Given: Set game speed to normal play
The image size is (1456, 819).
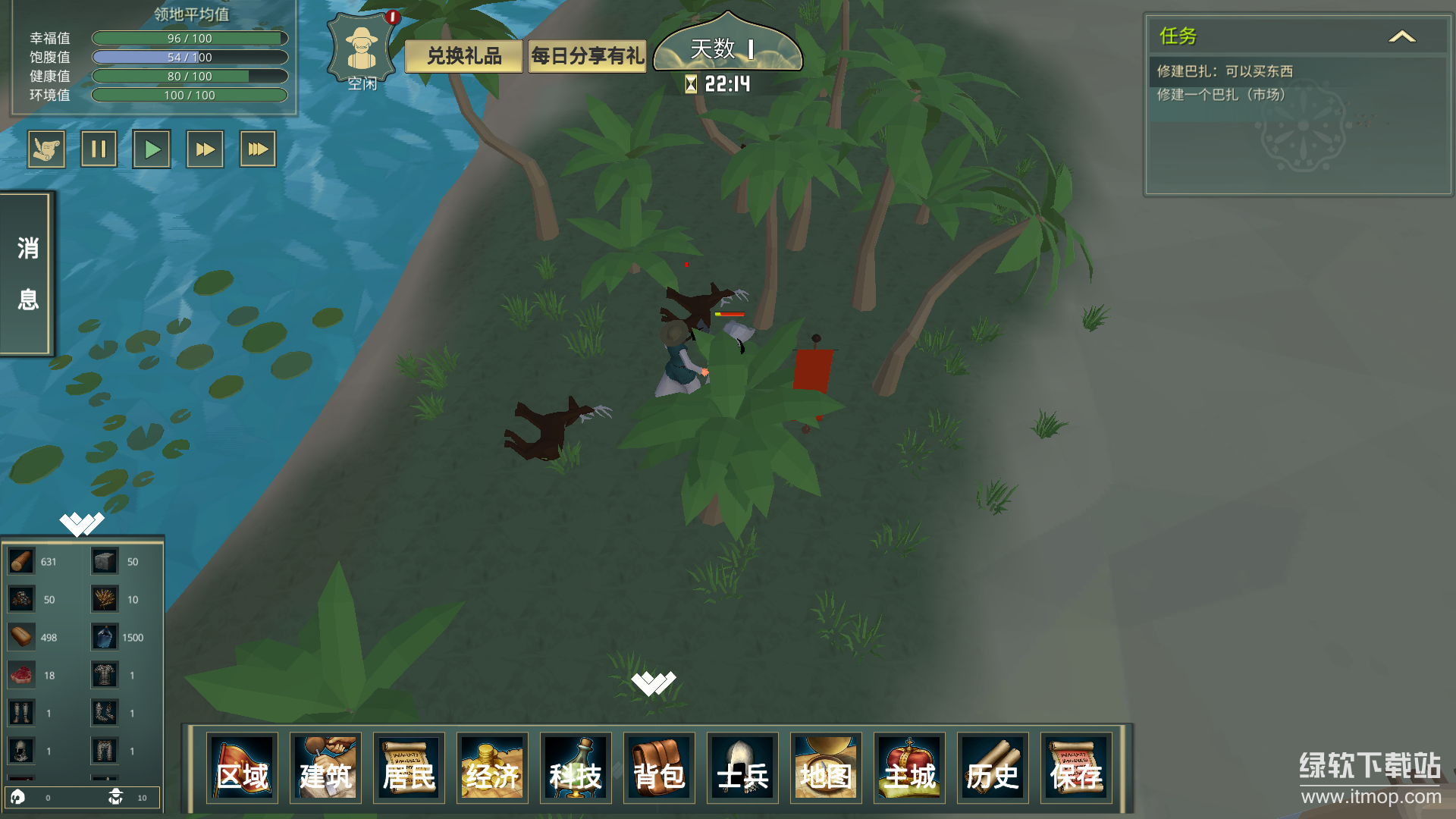Looking at the screenshot, I should 152,149.
